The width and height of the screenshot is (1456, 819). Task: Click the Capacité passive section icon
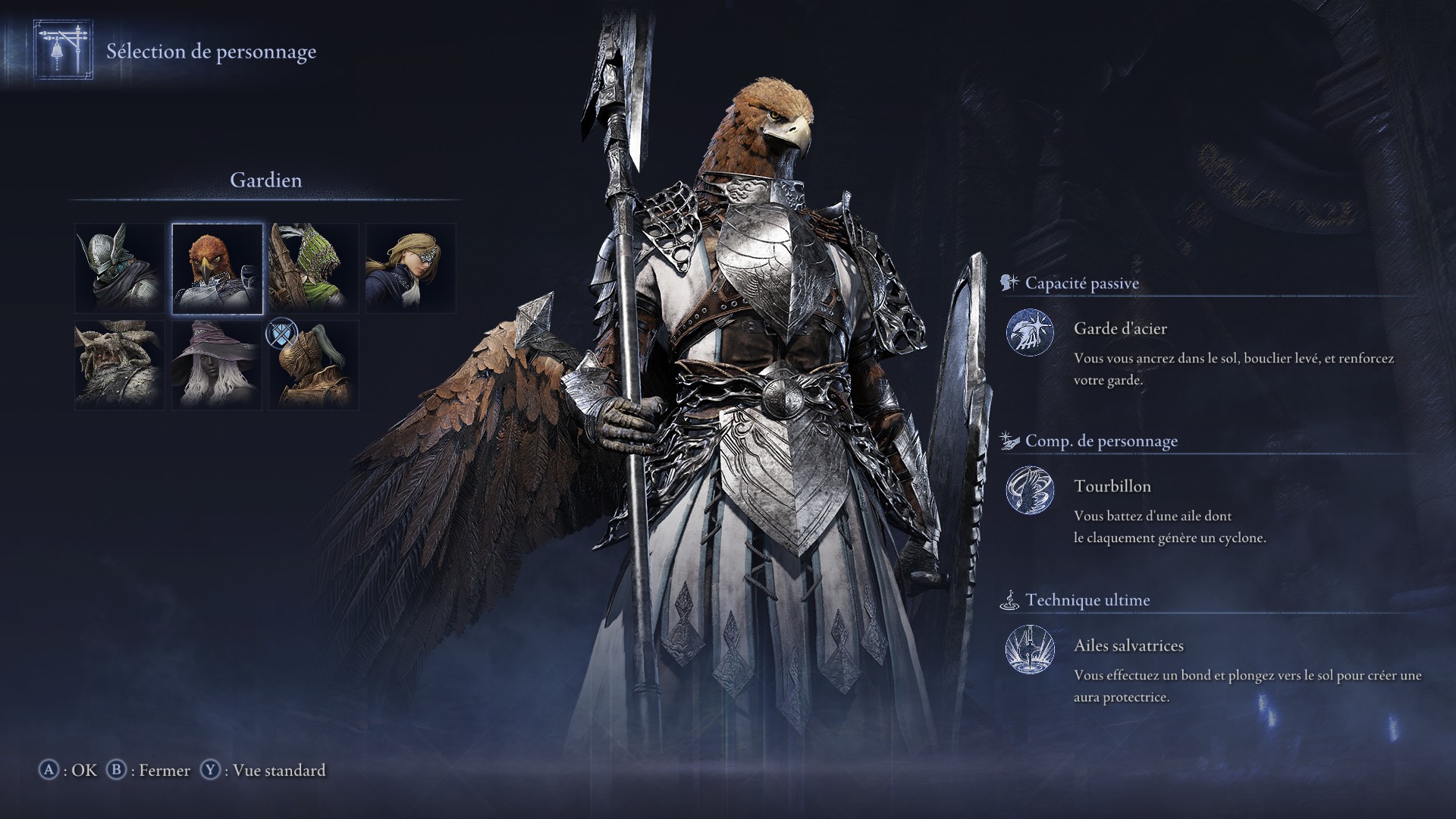pyautogui.click(x=1008, y=283)
